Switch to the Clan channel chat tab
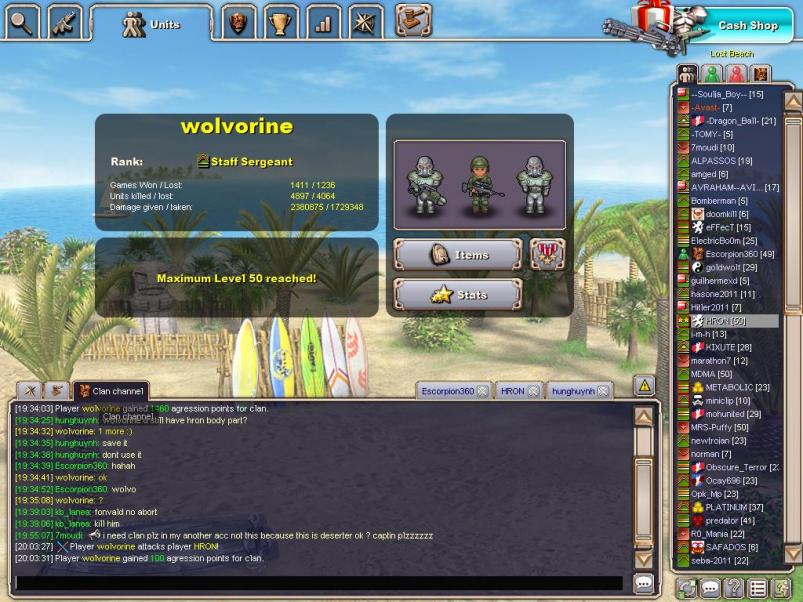The height and width of the screenshot is (602, 803). pyautogui.click(x=112, y=390)
